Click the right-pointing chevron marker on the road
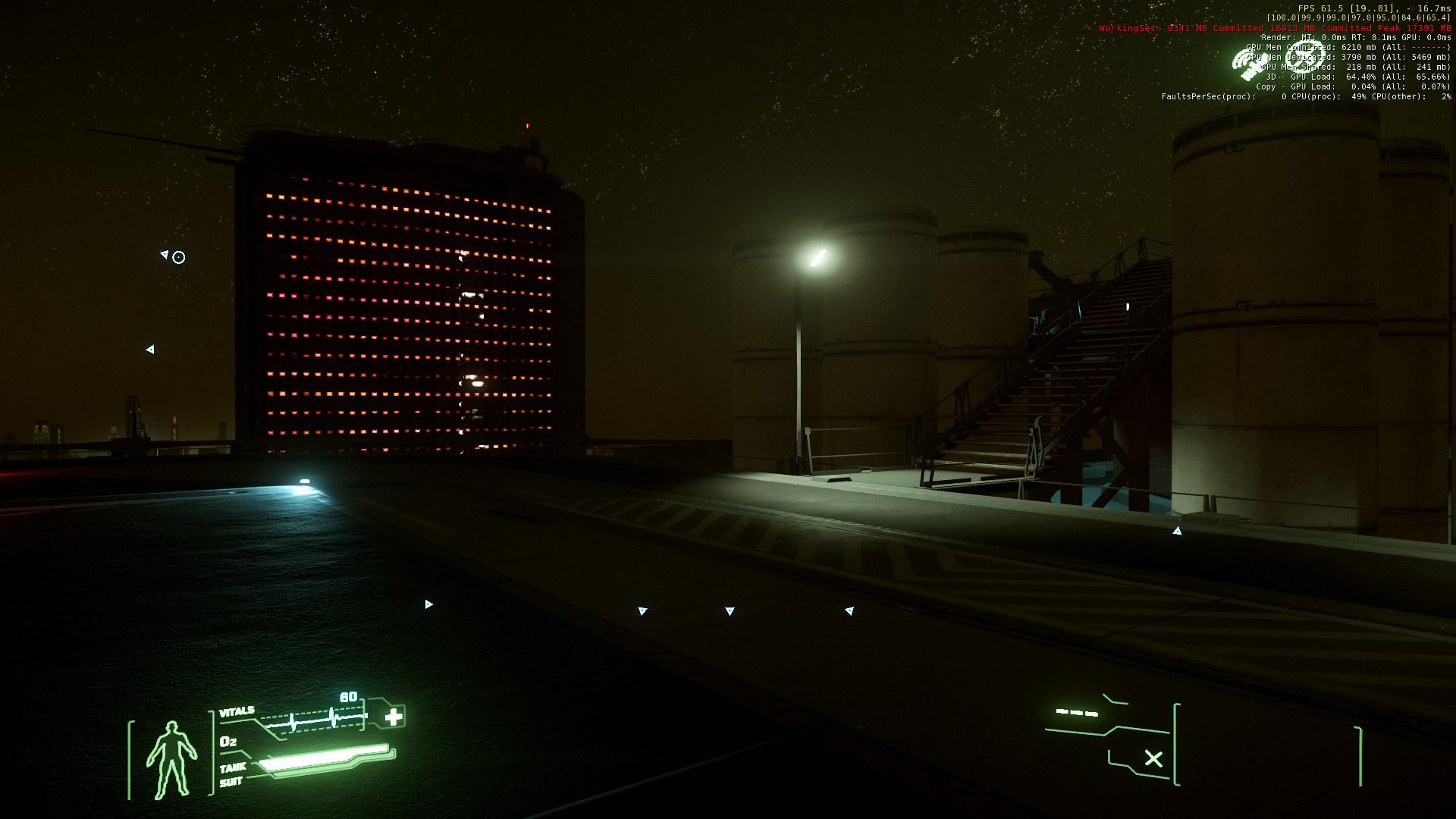The height and width of the screenshot is (819, 1456). [x=428, y=604]
